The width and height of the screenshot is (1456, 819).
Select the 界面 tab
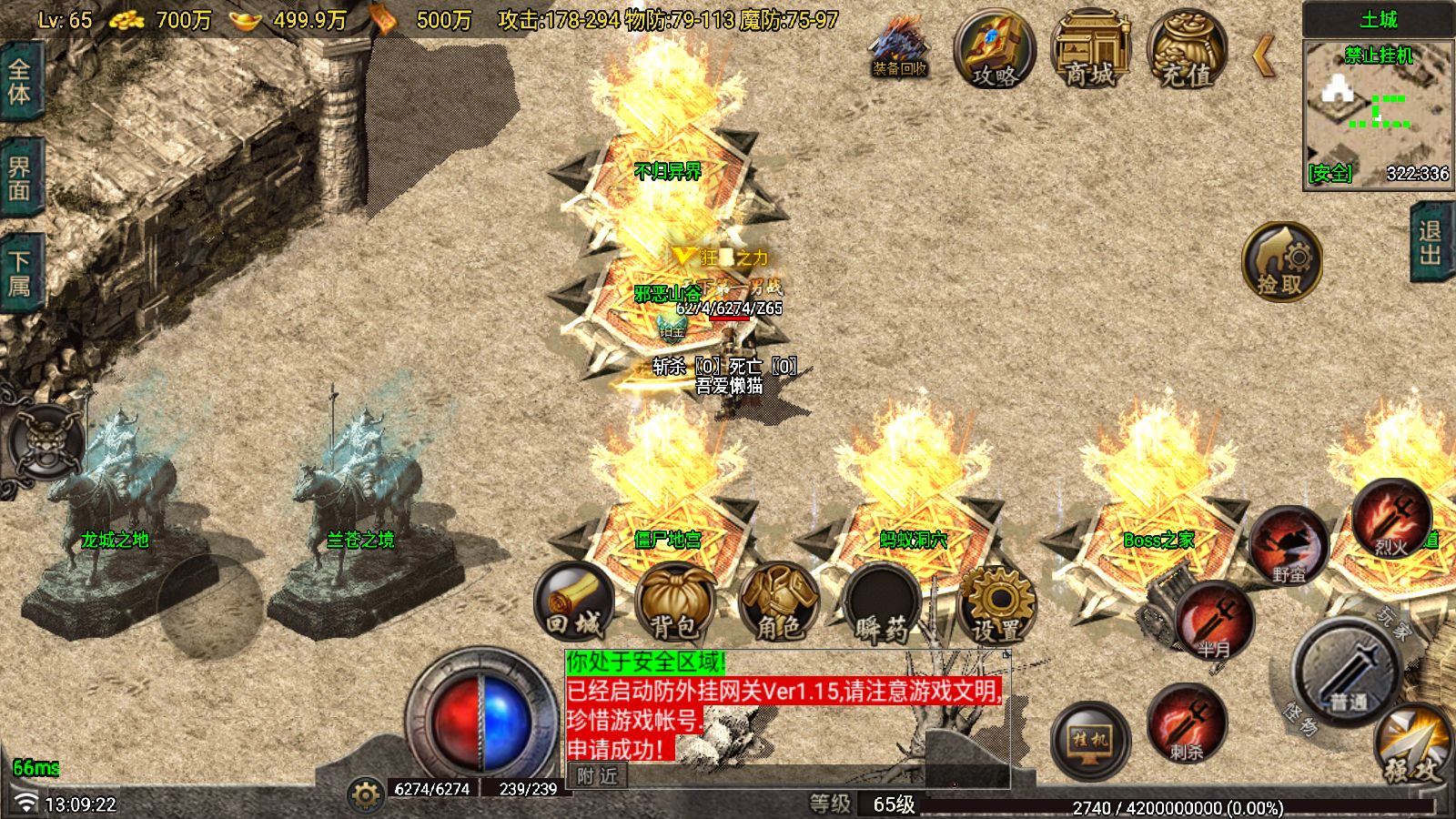(x=19, y=178)
